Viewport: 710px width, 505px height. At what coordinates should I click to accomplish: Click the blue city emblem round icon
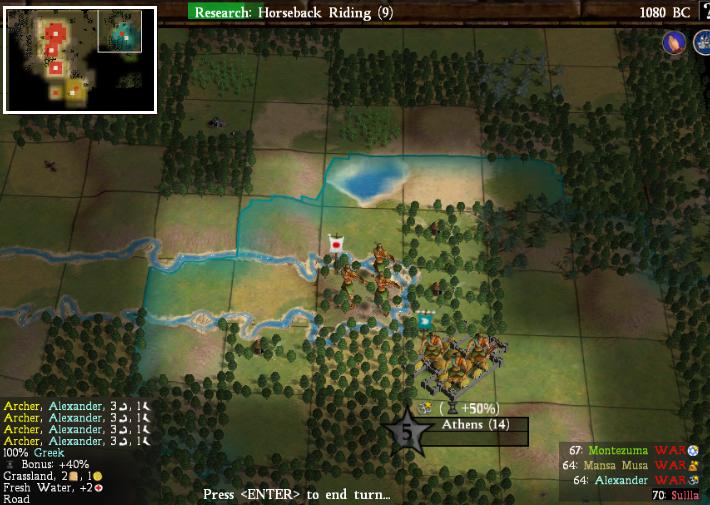[x=699, y=43]
